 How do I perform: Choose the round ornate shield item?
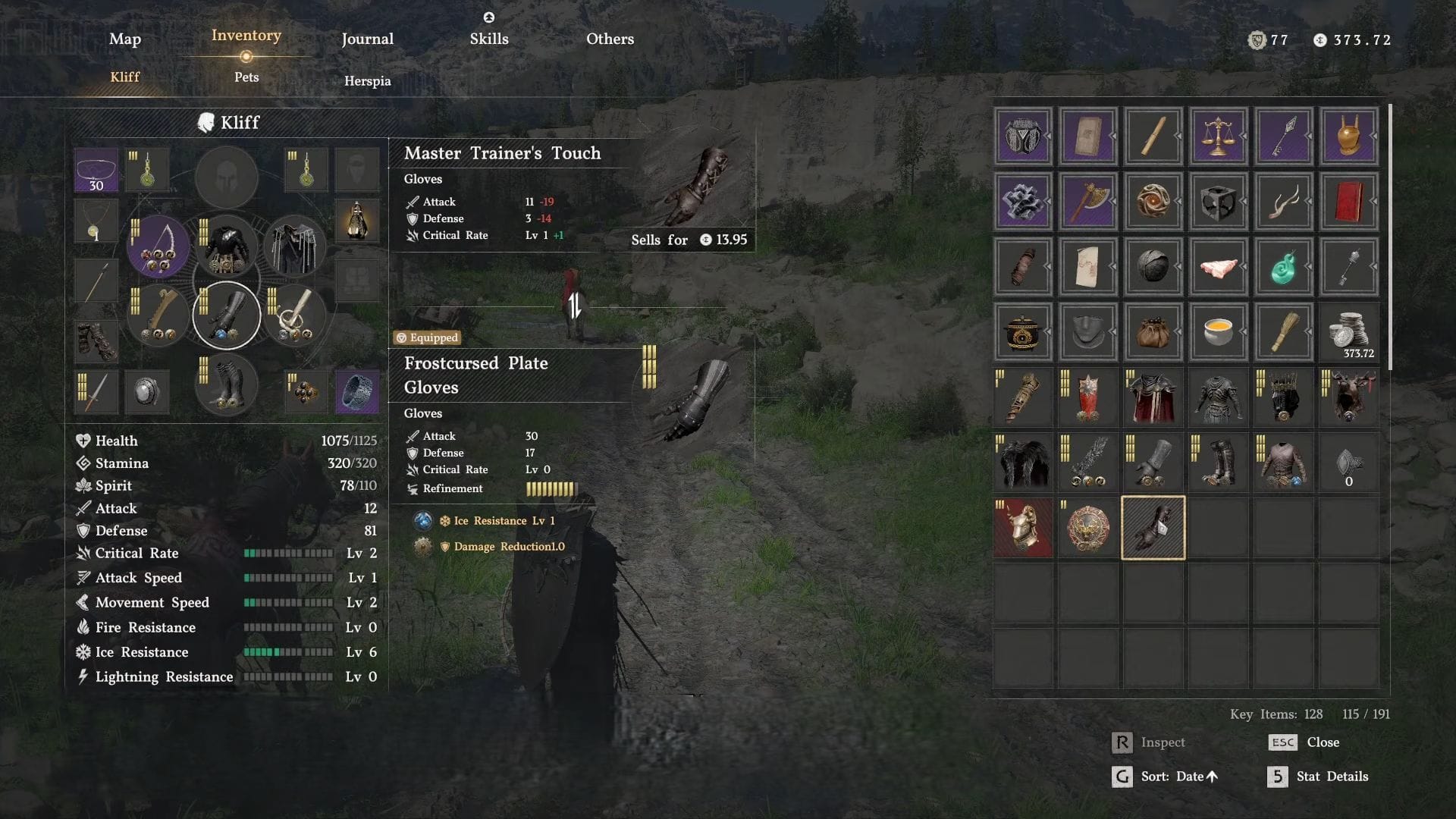[x=1087, y=528]
